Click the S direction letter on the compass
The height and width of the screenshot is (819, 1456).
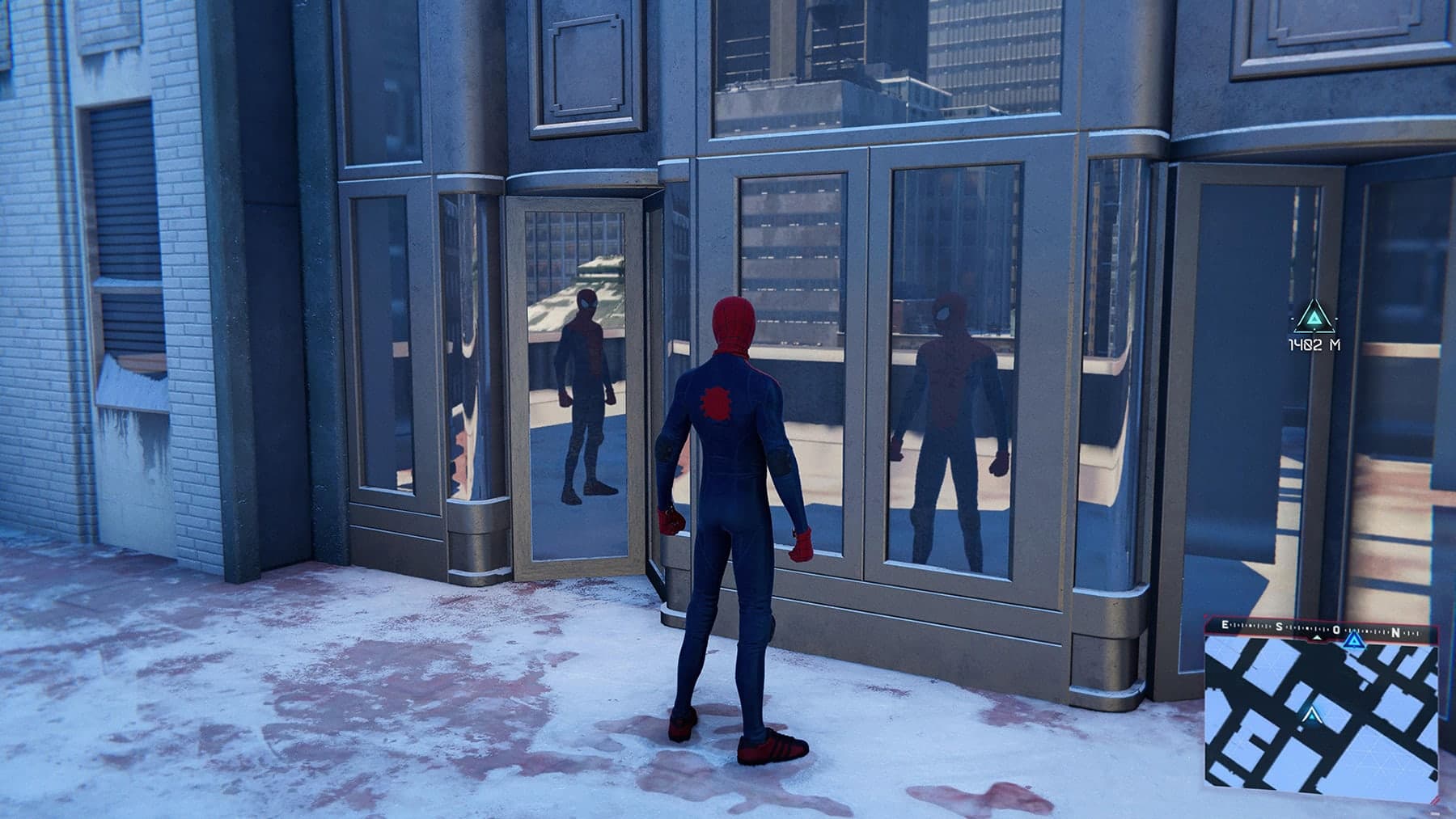[1278, 626]
